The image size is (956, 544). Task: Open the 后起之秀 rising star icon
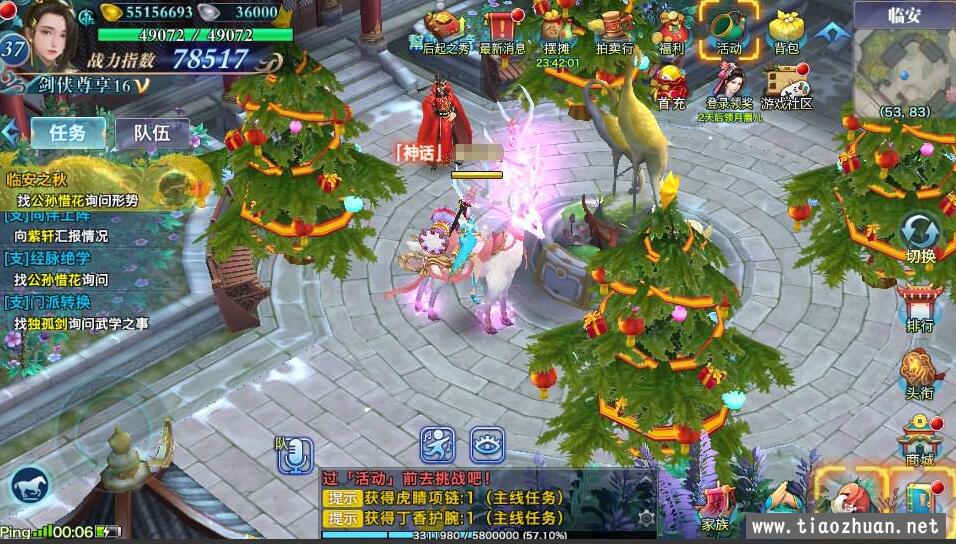coord(445,30)
